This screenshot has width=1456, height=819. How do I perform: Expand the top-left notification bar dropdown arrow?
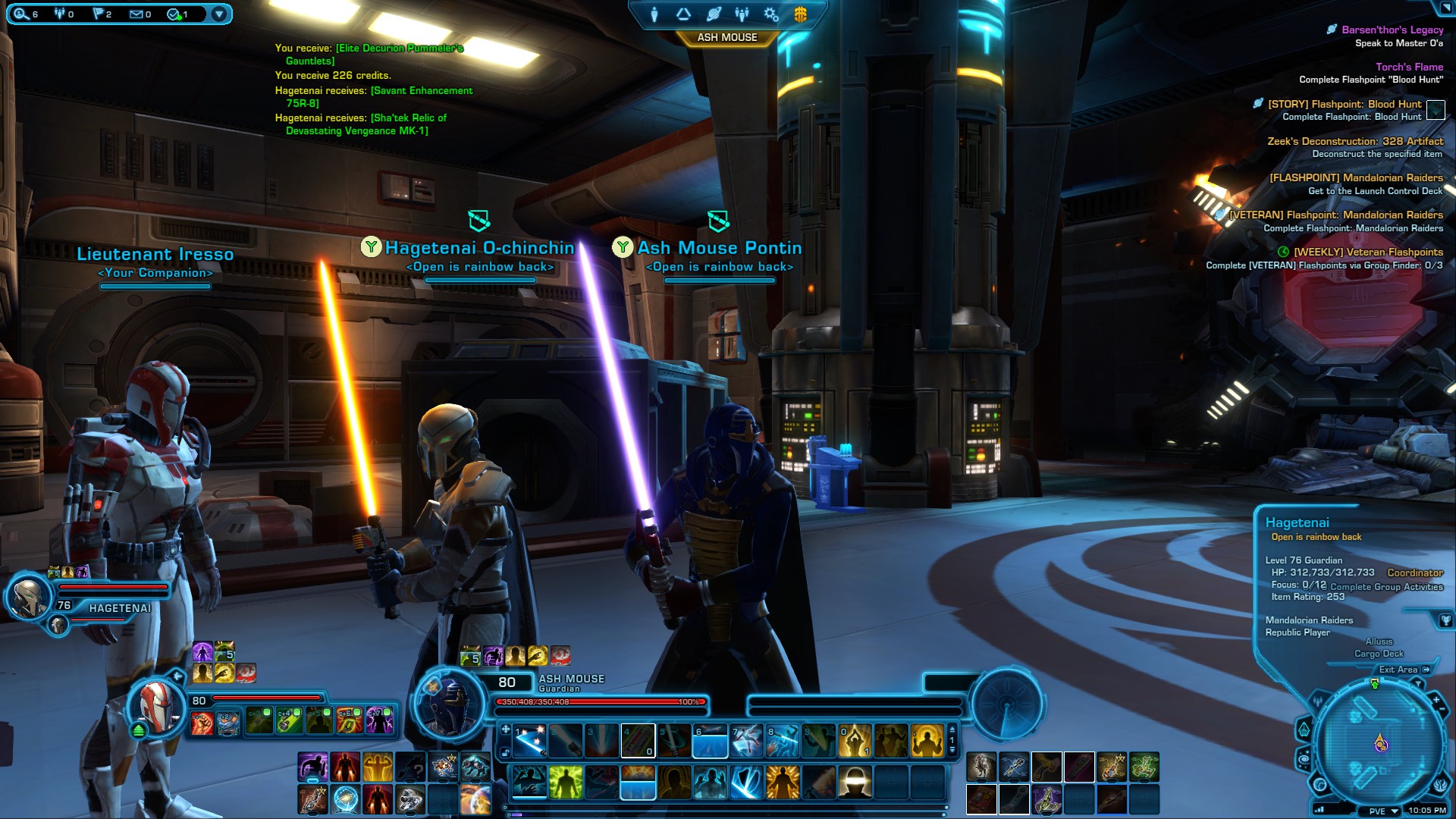coord(219,14)
